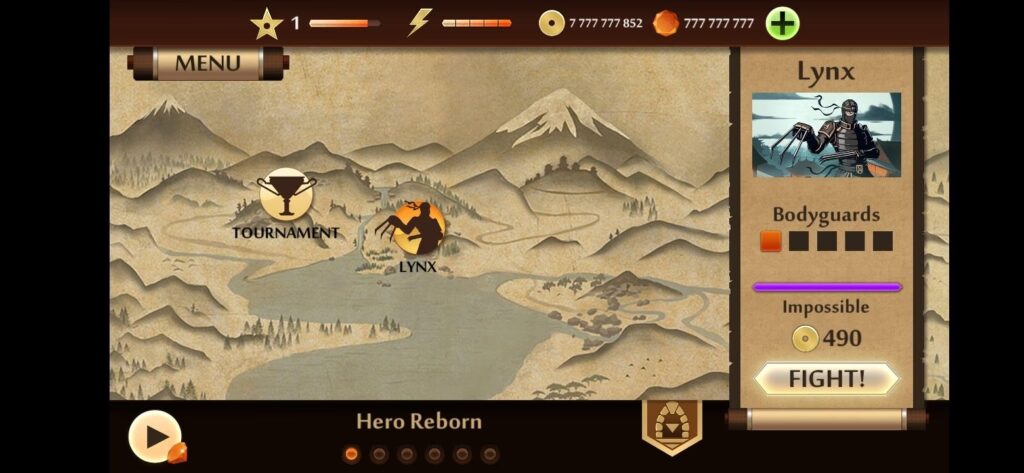View the Lynx portrait thumbnail
Screen dimensions: 1024x473
pyautogui.click(x=826, y=135)
